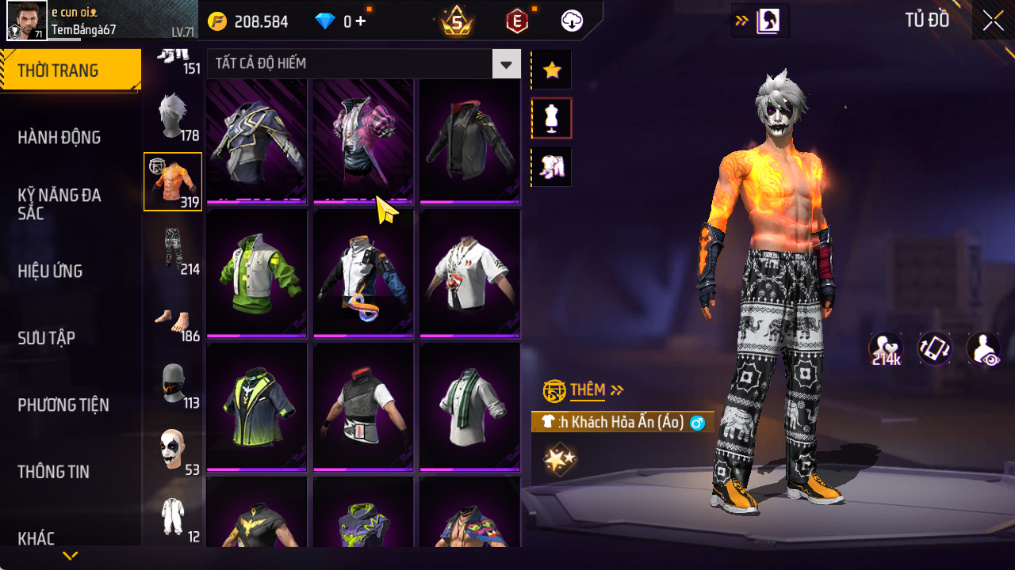1015x570 pixels.
Task: Close the wardrobe with the X button
Action: pyautogui.click(x=992, y=21)
